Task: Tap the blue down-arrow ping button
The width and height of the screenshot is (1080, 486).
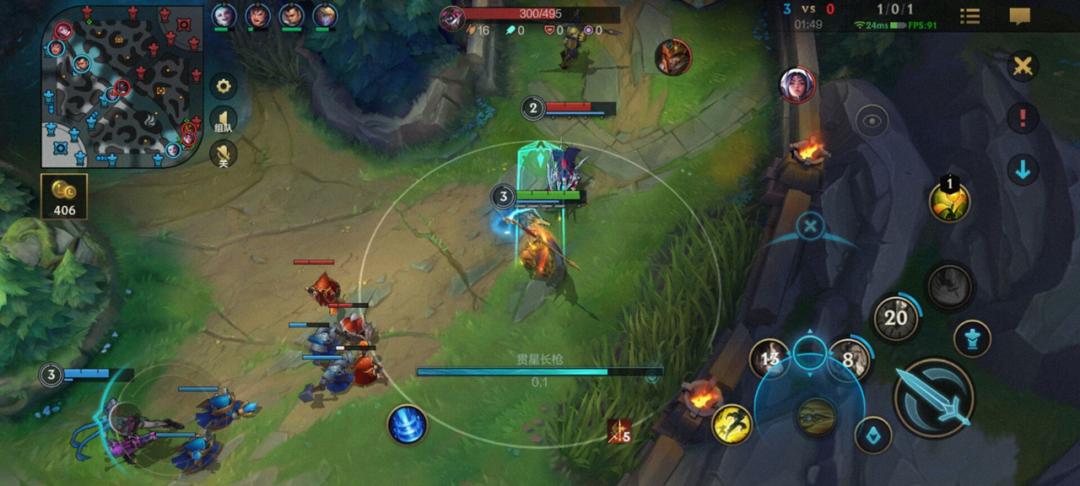Action: pos(1022,169)
